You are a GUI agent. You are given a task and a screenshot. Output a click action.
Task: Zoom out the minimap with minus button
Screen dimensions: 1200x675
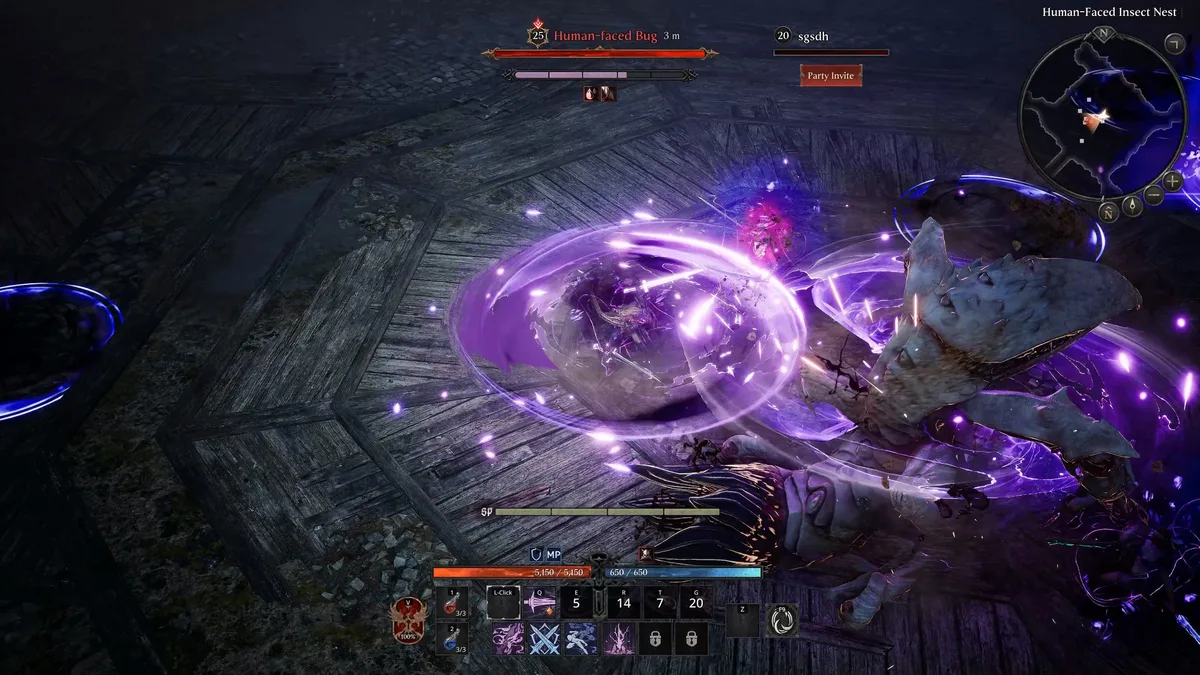1153,195
